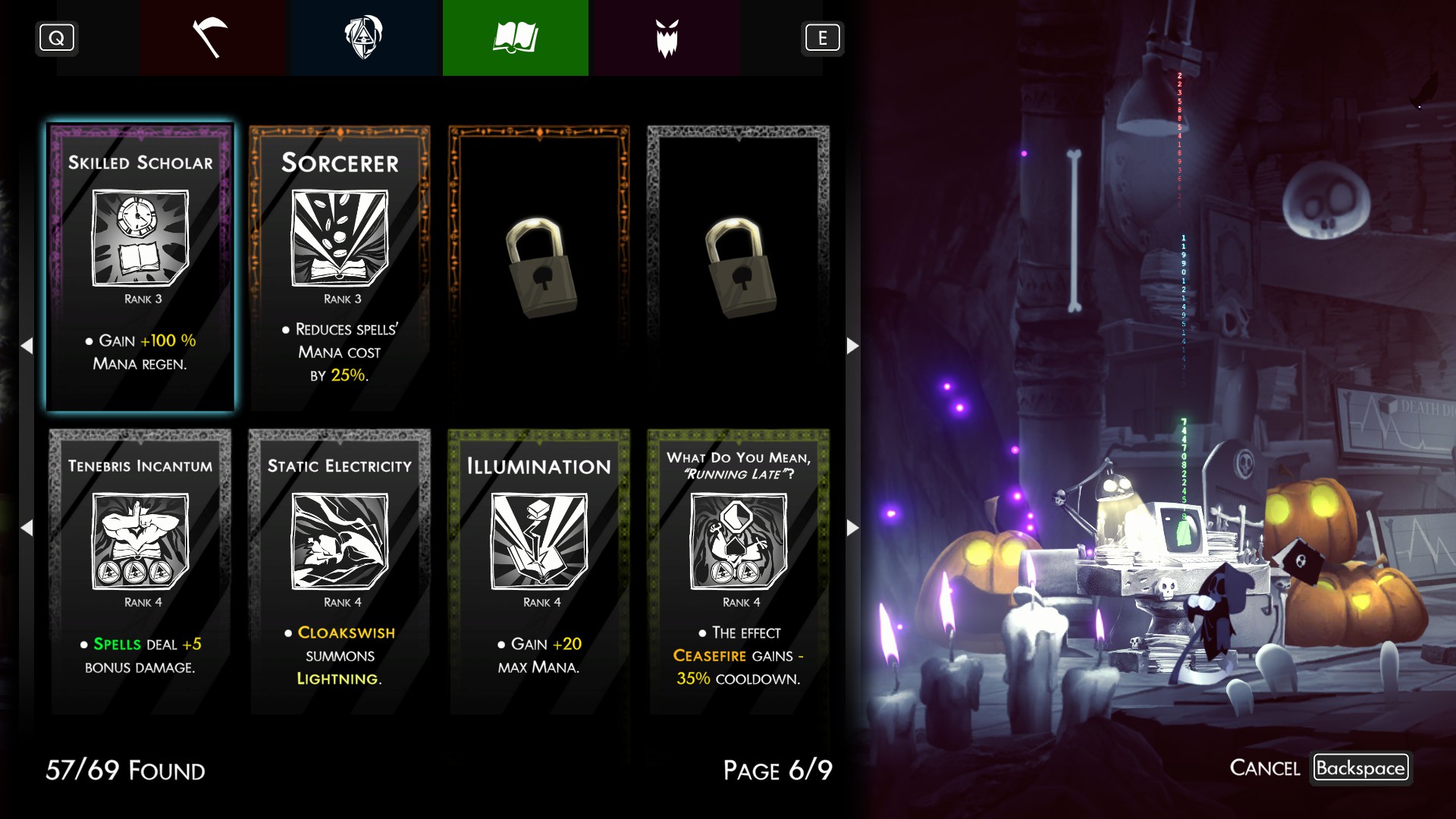This screenshot has width=1456, height=819.
Task: Open the hooded mask category tab
Action: [x=364, y=38]
